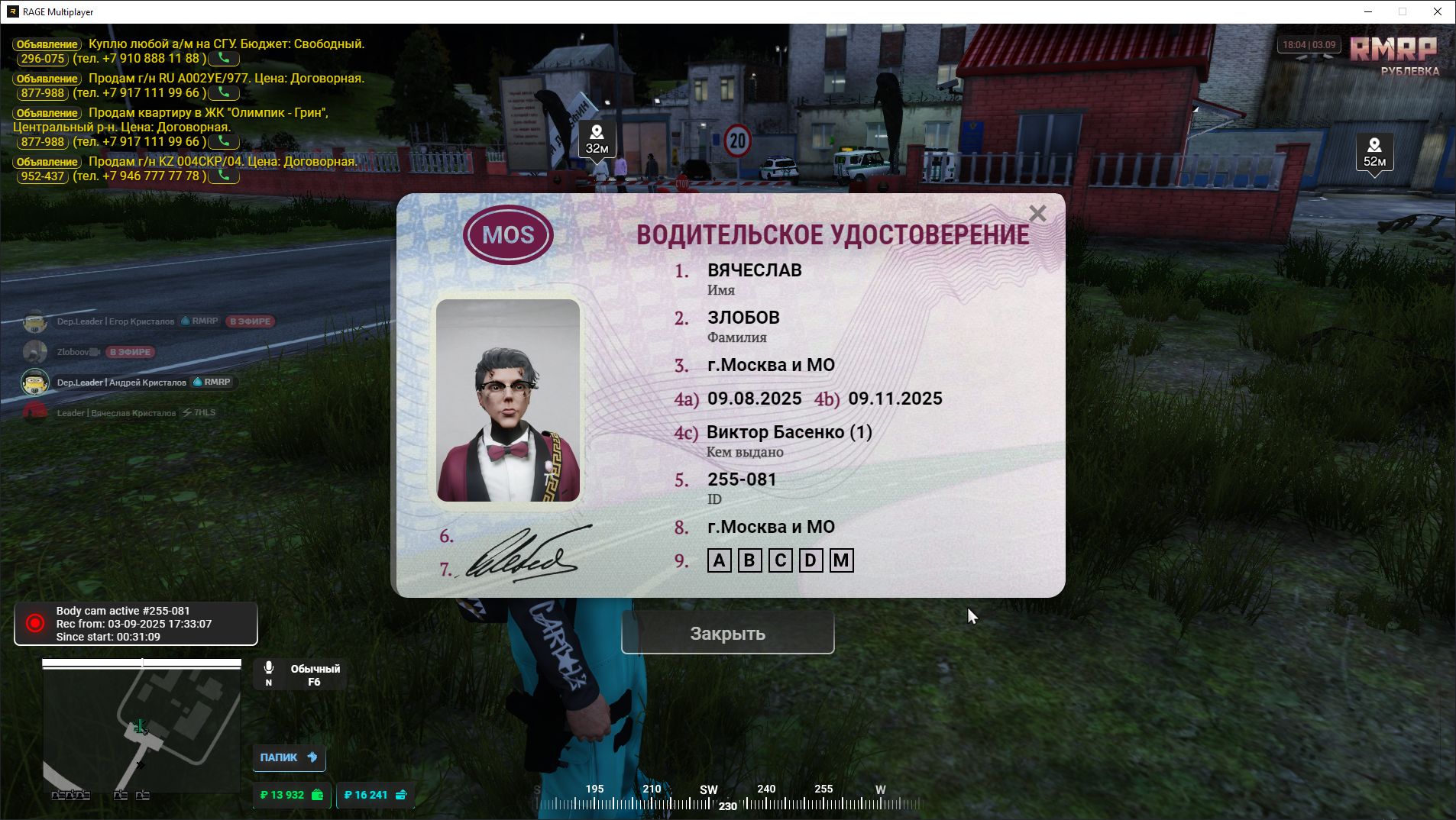
Task: Open the minimap
Action: pos(141,729)
